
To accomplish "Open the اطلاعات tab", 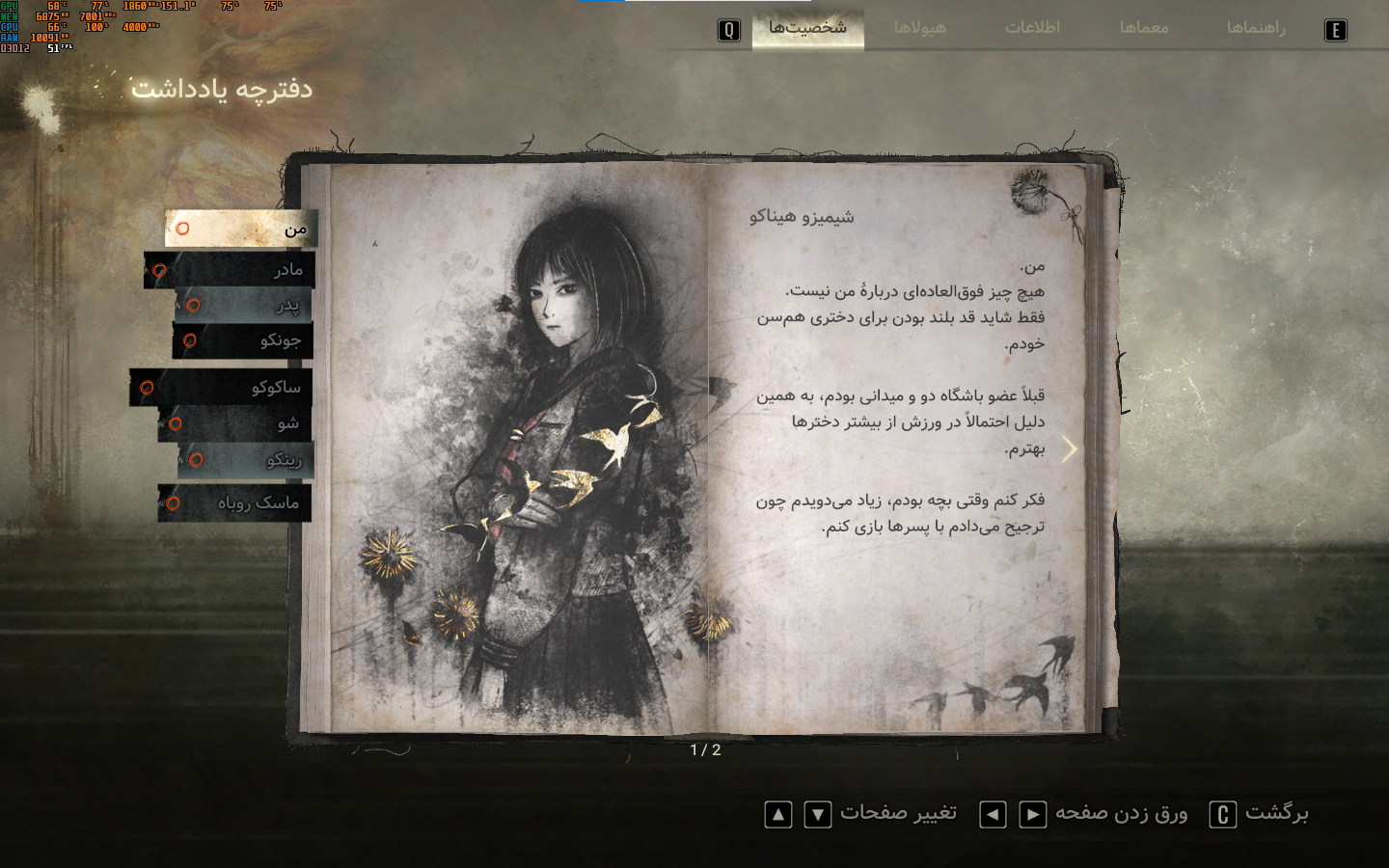I will pos(1033,28).
